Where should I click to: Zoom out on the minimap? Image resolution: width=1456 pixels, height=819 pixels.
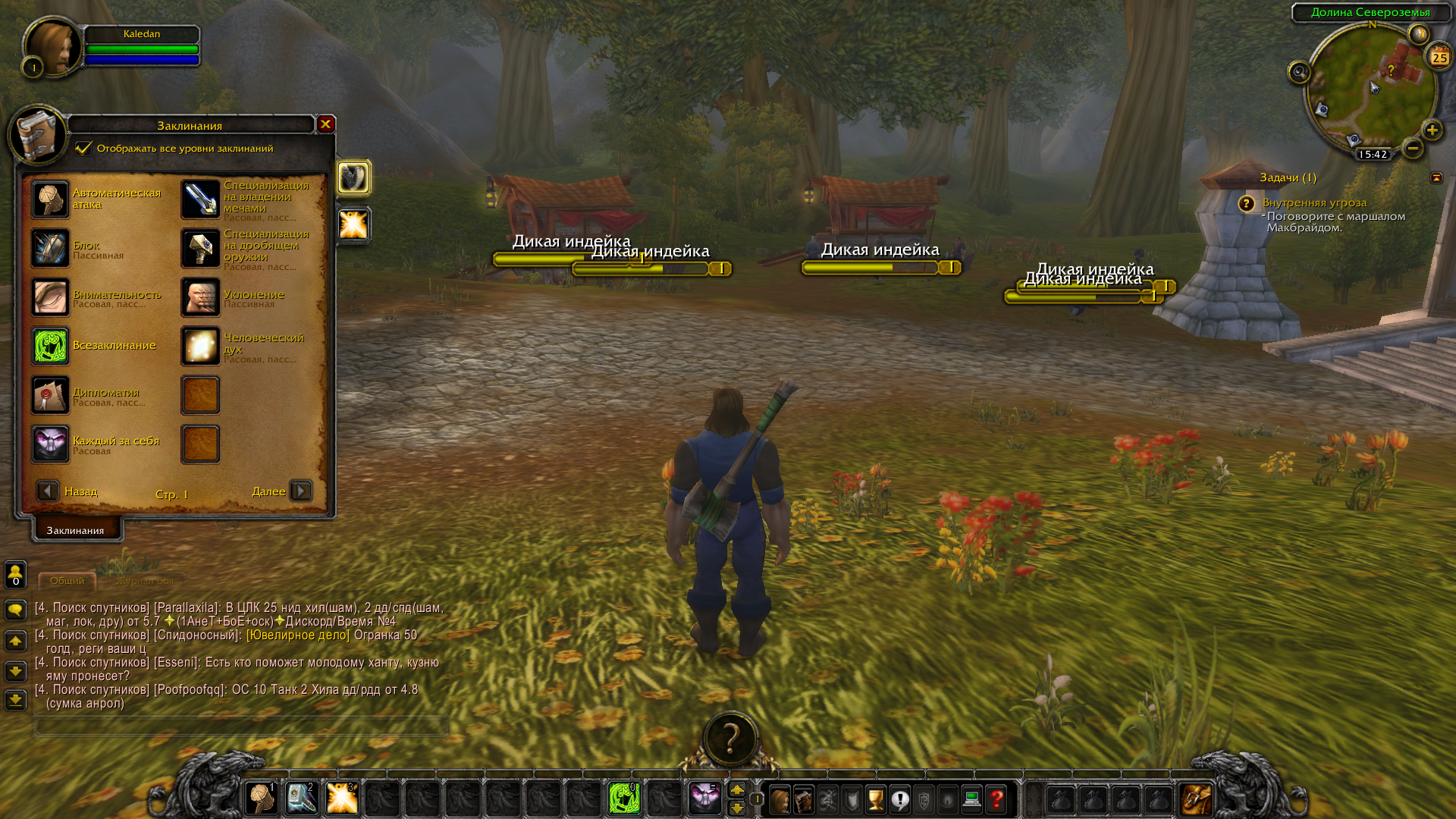tap(1412, 149)
